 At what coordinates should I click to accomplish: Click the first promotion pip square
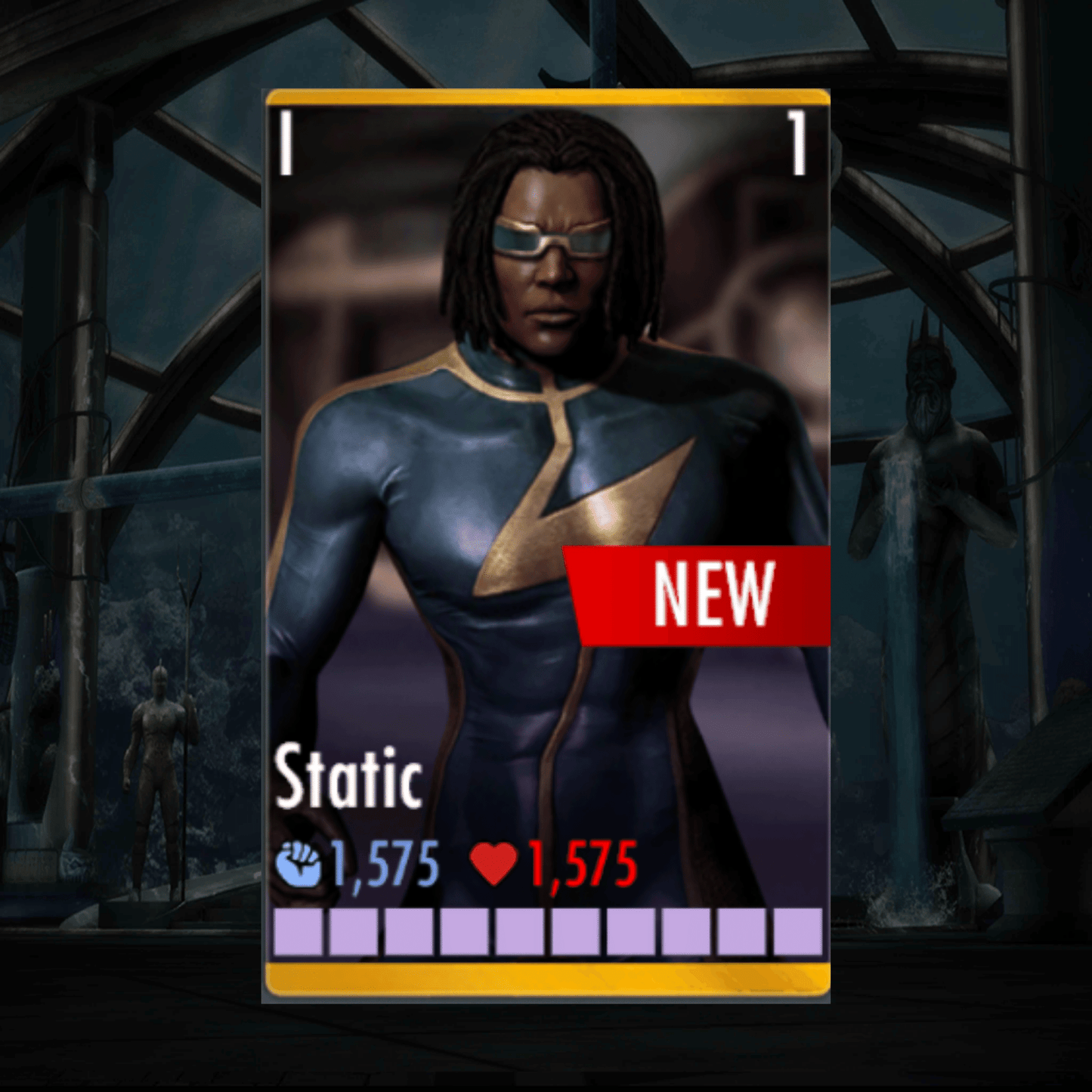coord(298,933)
